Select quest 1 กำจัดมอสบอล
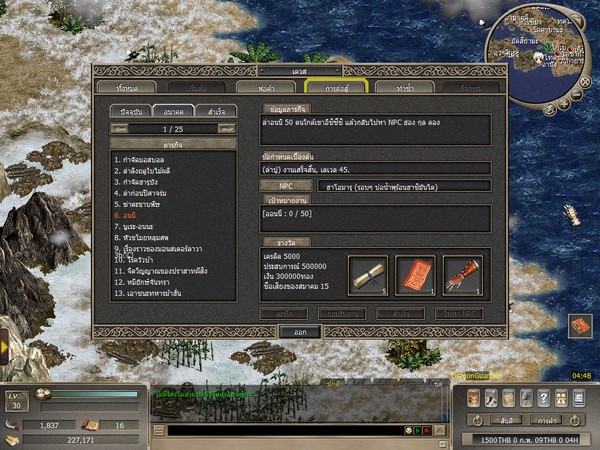The height and width of the screenshot is (450, 600). pos(146,160)
